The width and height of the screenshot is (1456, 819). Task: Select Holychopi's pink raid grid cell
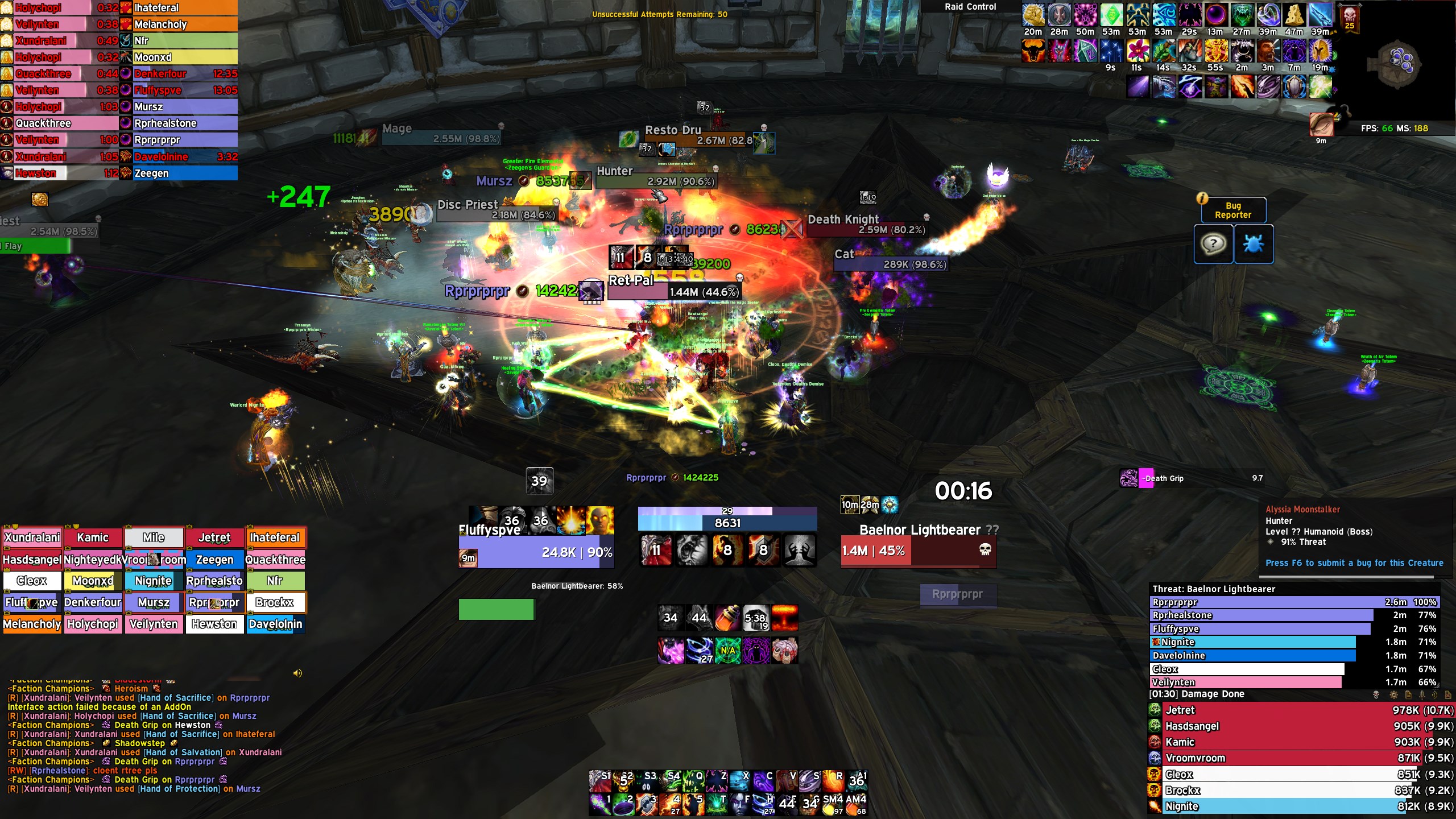tap(93, 624)
